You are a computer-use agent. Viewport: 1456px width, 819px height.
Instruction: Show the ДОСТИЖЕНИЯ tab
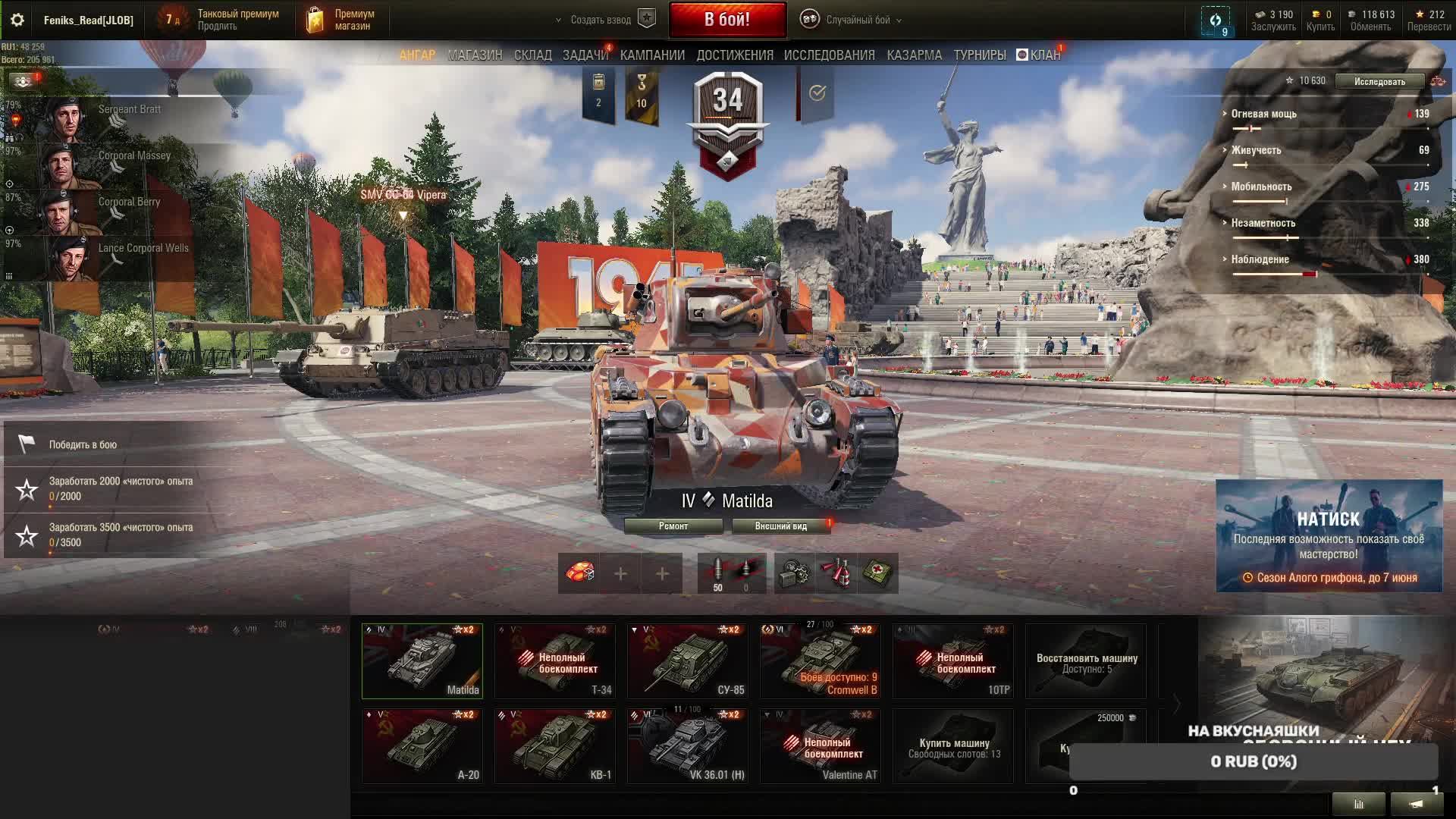point(734,55)
